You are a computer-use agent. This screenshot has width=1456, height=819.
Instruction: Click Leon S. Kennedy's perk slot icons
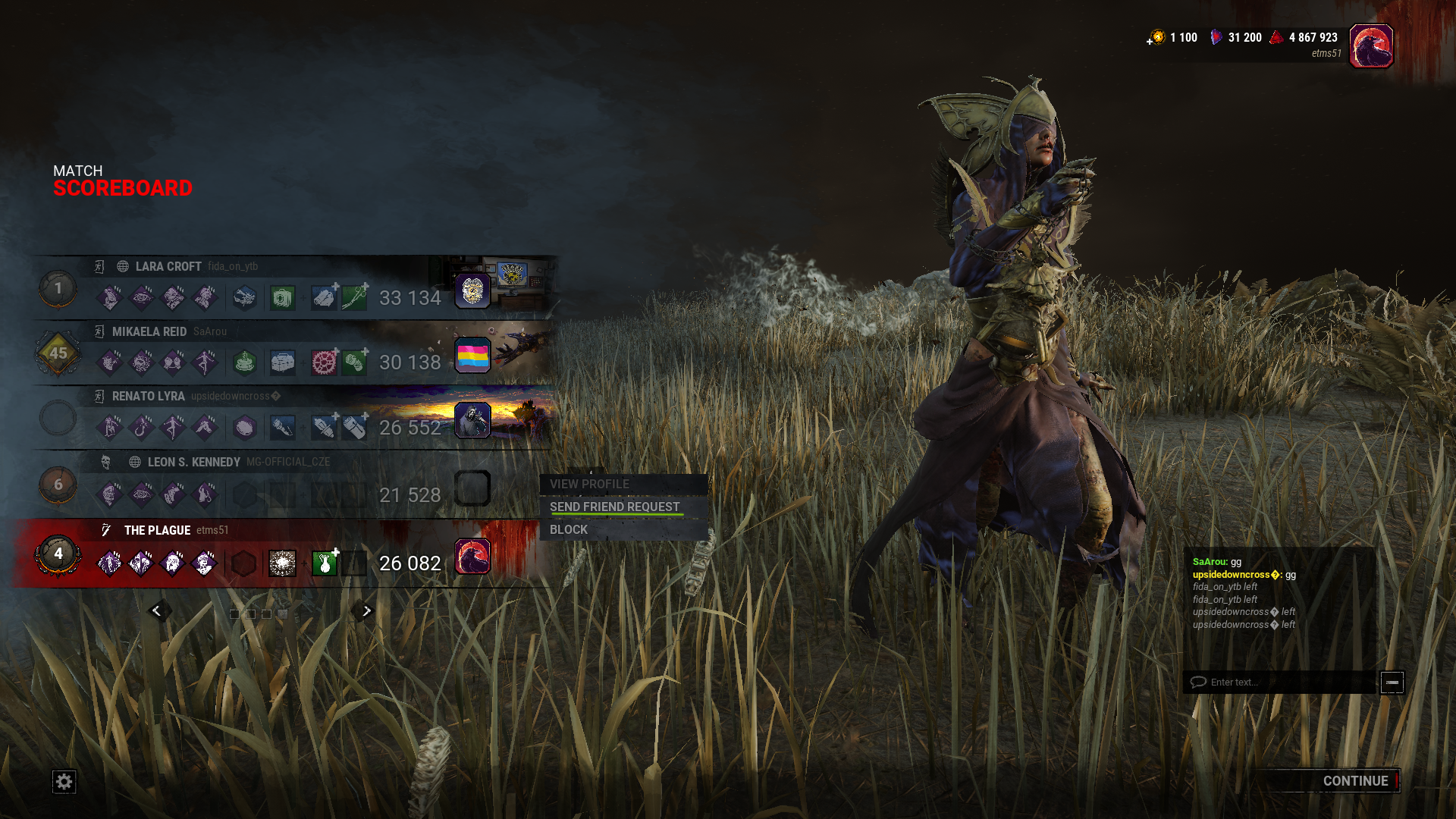pos(157,493)
